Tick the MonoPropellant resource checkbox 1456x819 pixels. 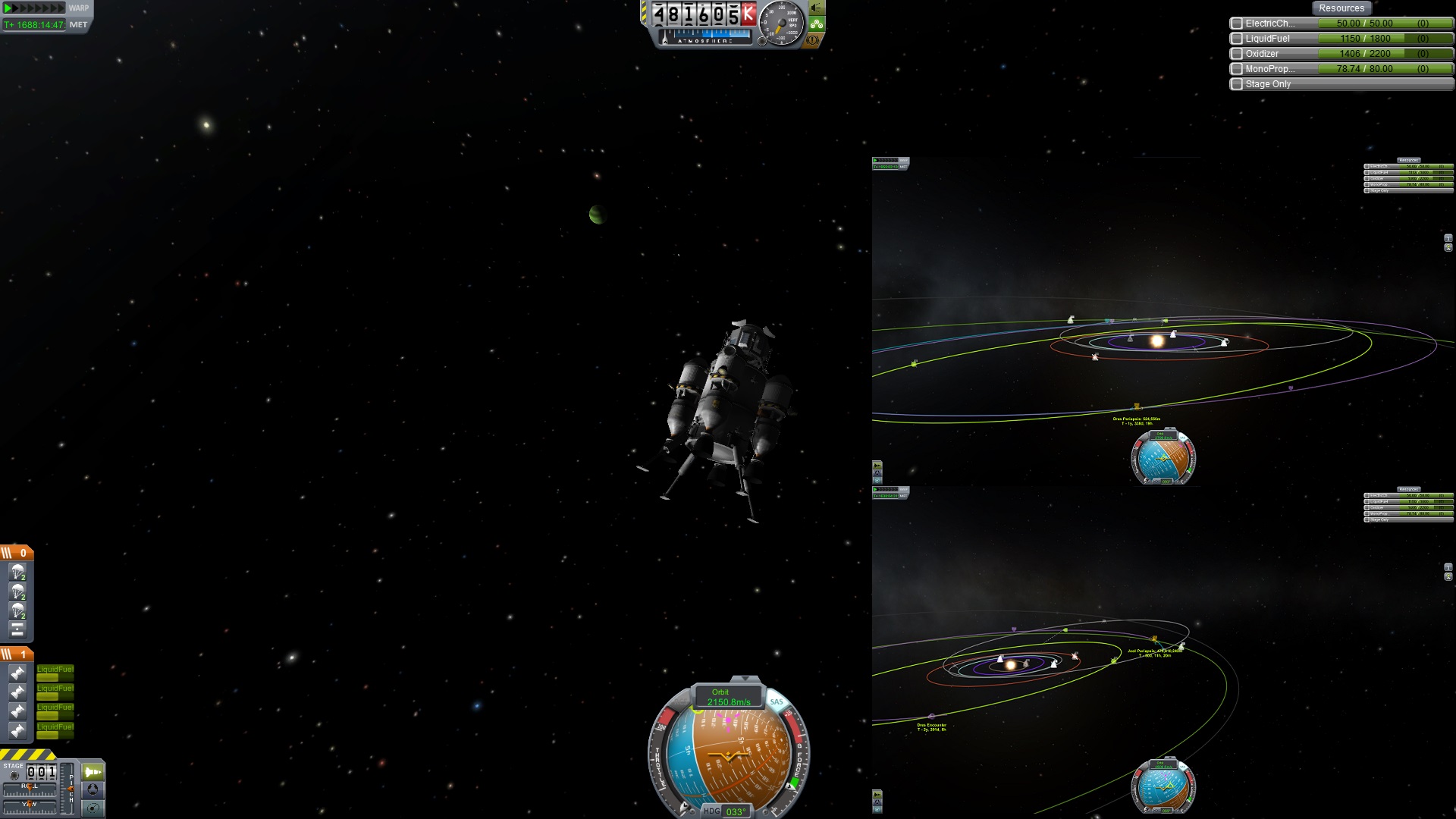coord(1237,69)
